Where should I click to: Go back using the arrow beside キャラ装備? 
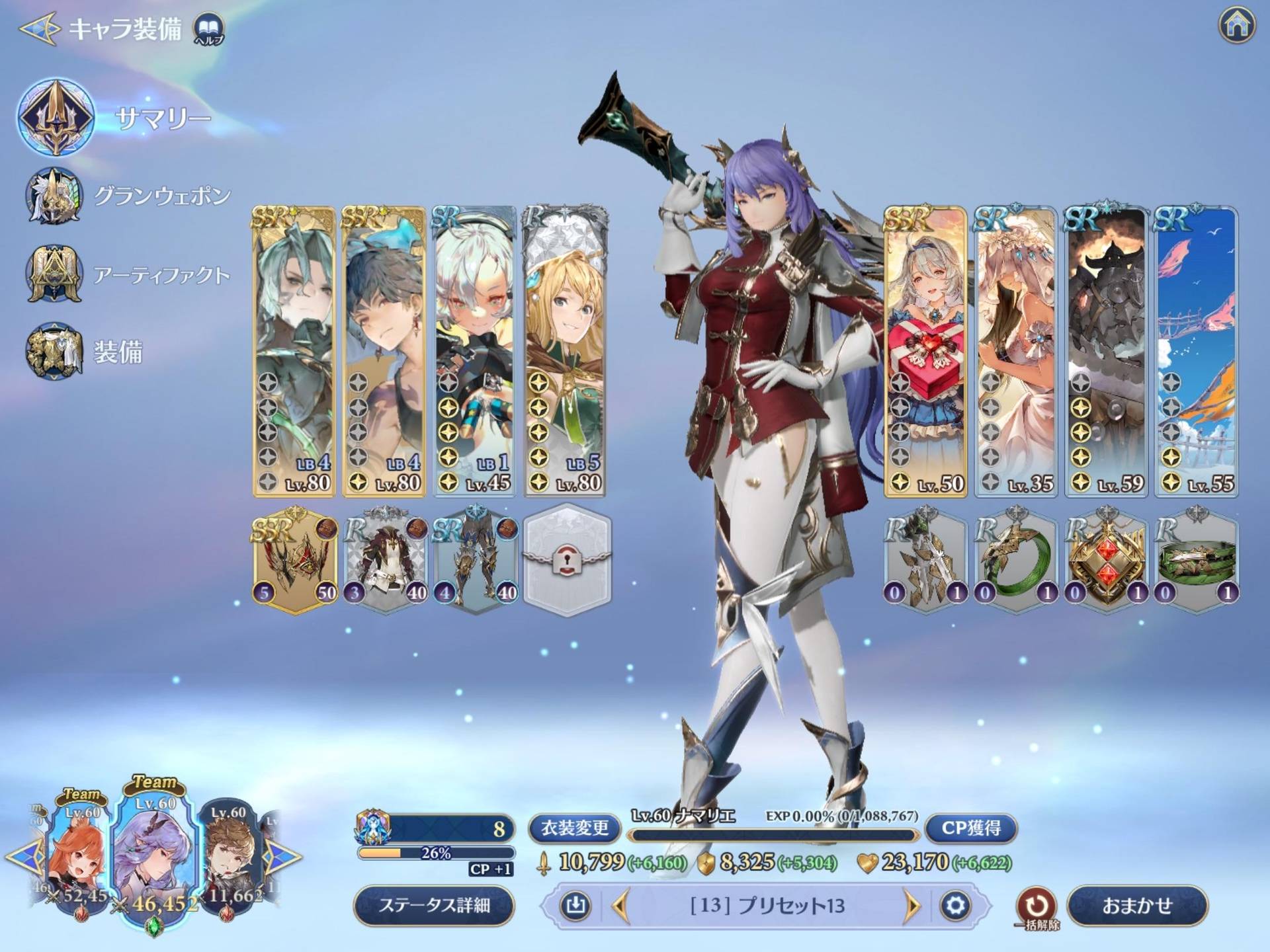click(x=40, y=29)
